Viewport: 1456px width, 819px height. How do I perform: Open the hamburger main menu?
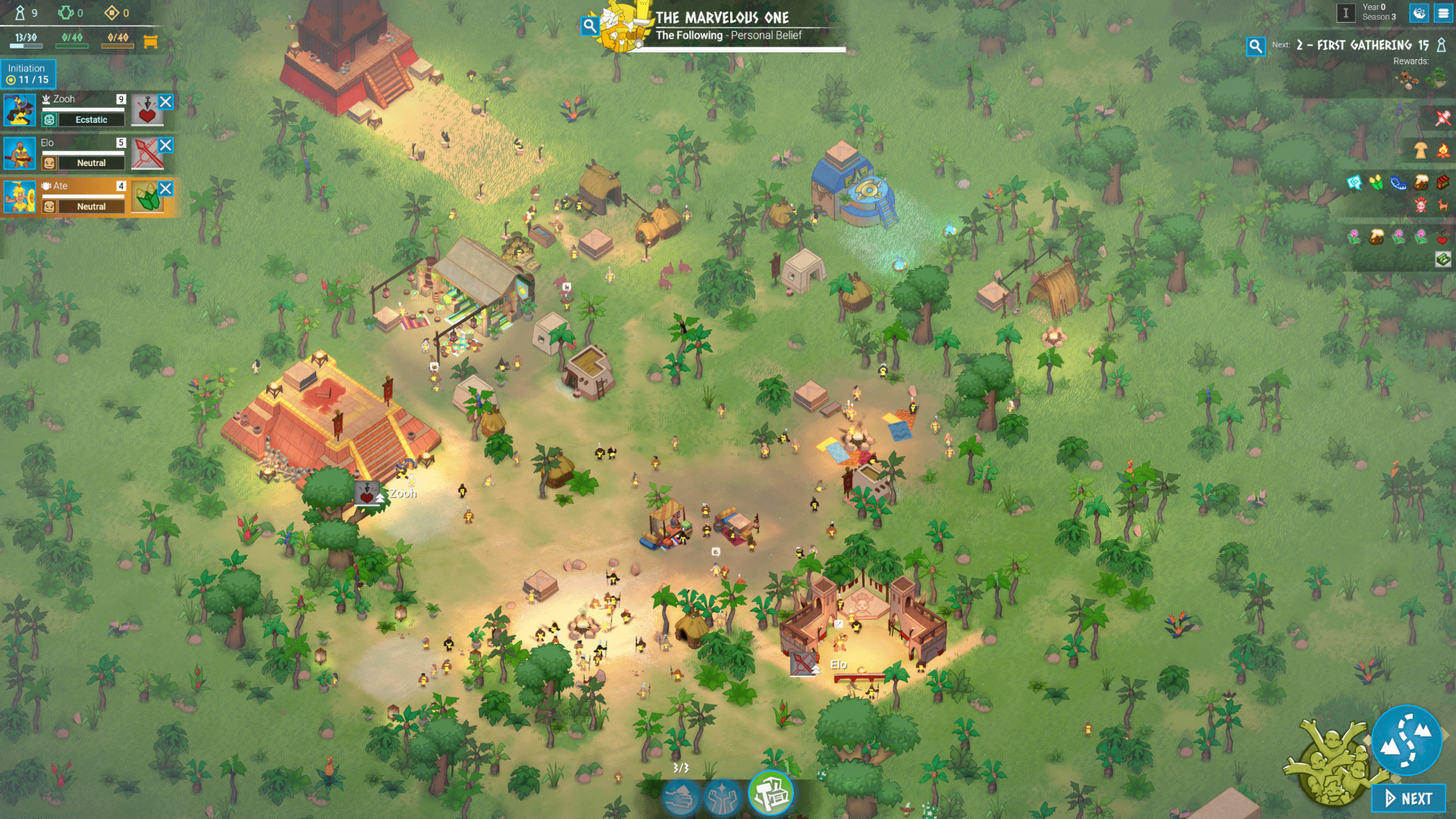[x=1442, y=13]
